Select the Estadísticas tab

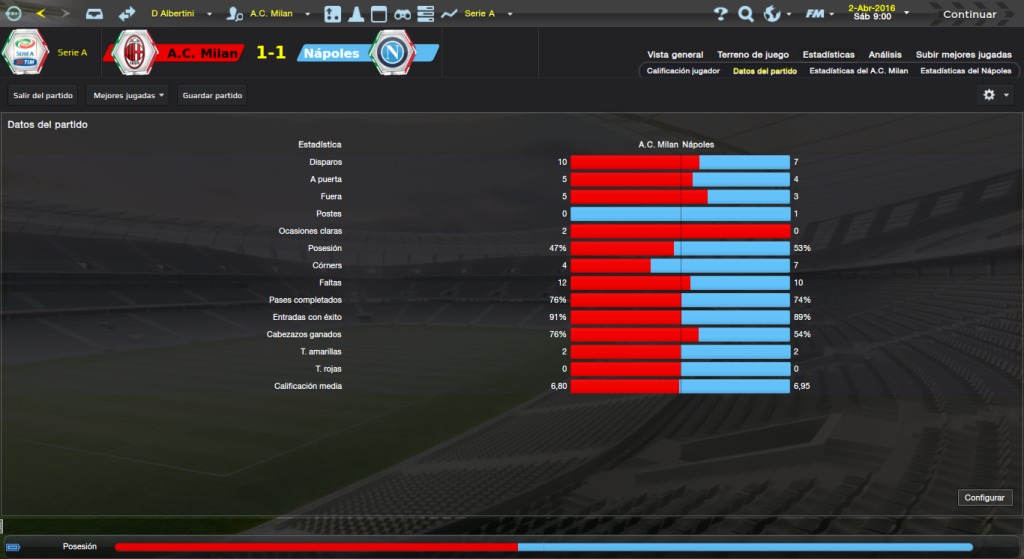point(827,55)
